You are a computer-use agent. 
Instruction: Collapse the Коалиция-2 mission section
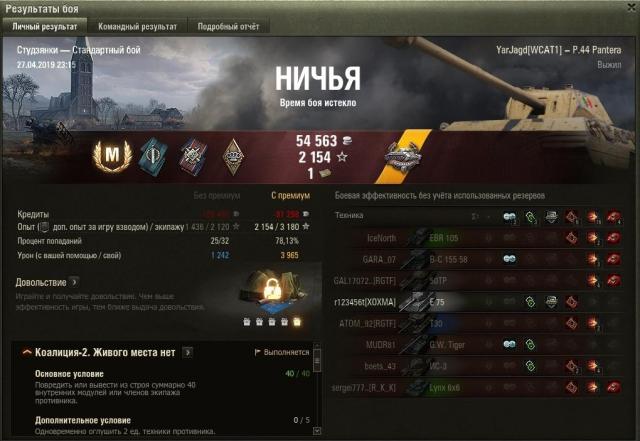pos(25,352)
